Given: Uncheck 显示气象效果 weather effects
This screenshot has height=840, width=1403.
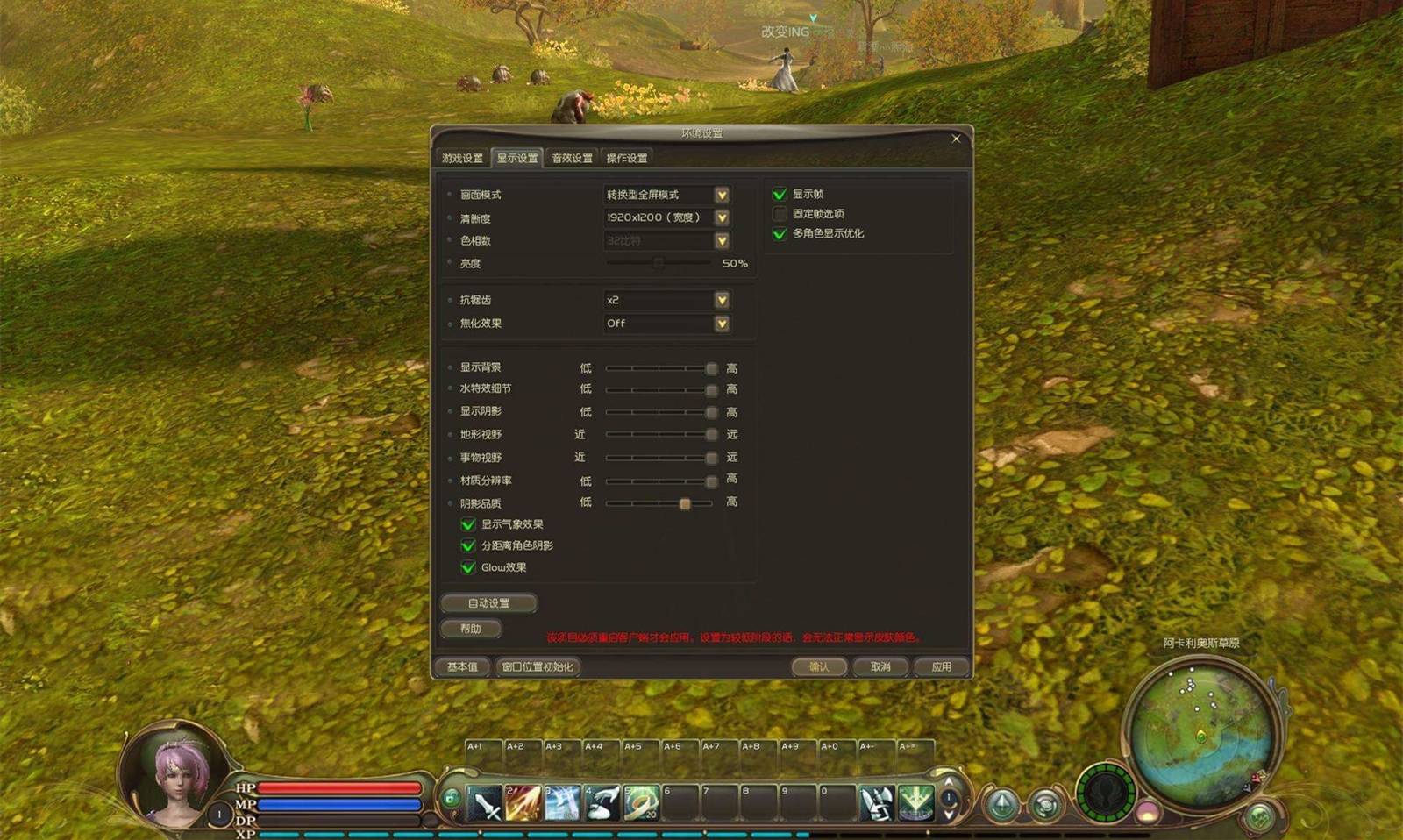Looking at the screenshot, I should coord(468,524).
